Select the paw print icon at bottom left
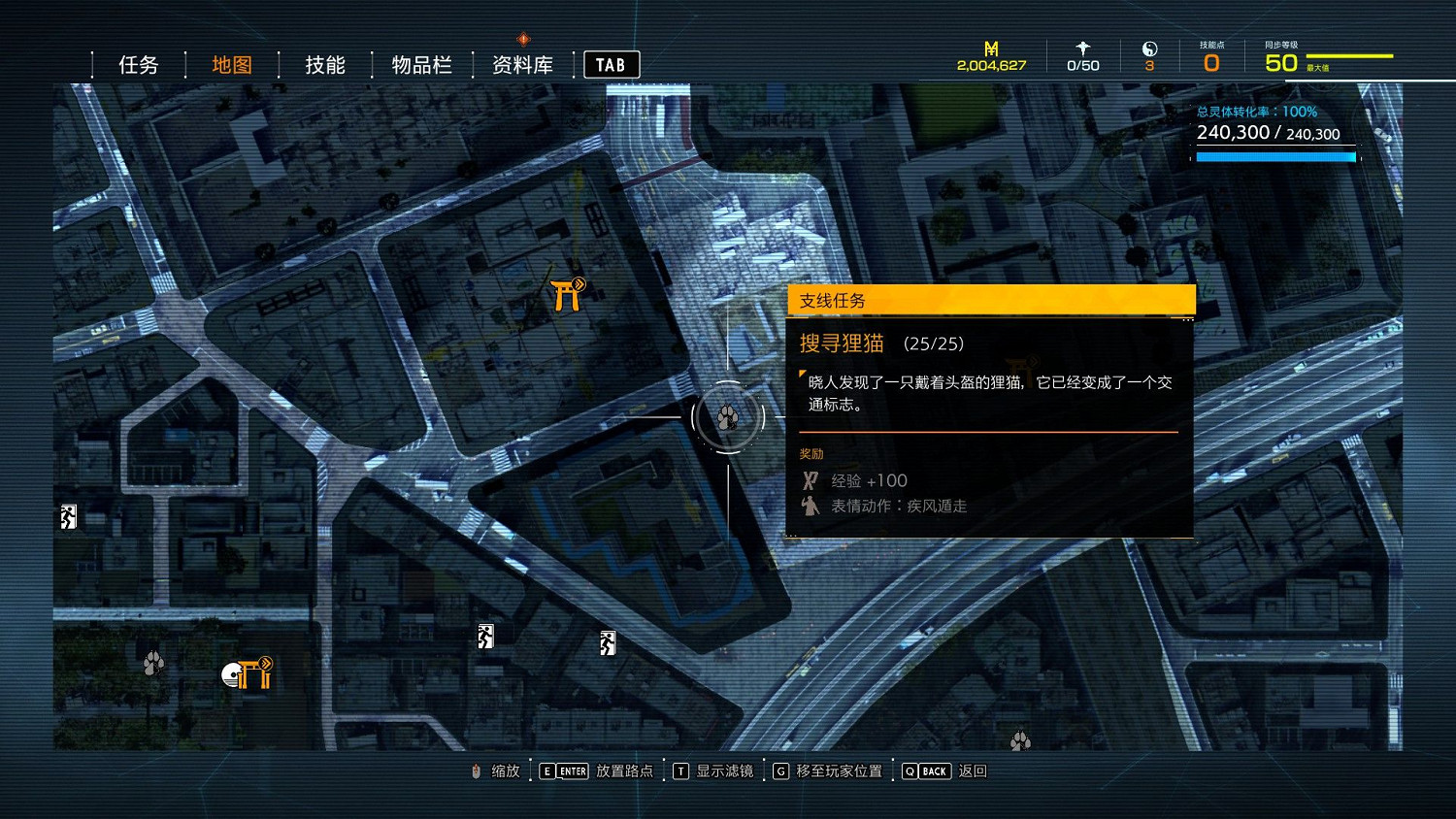This screenshot has width=1456, height=819. (x=152, y=662)
